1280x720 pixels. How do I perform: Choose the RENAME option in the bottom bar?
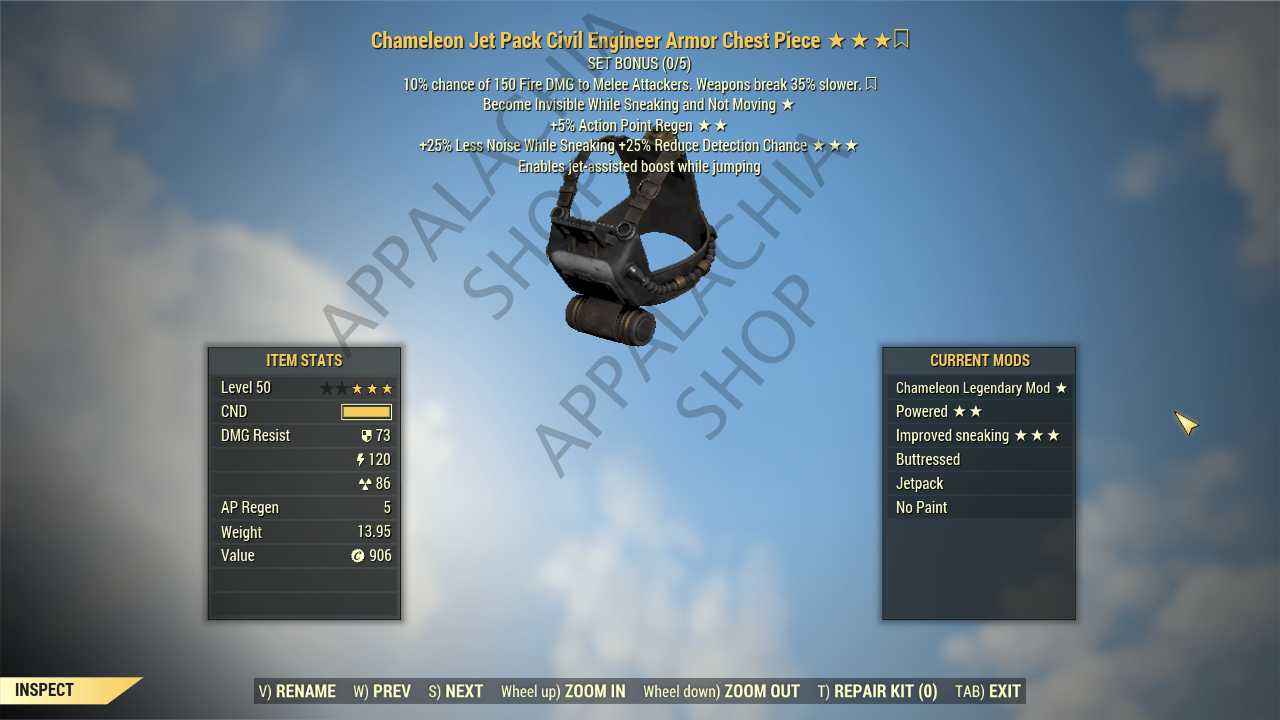click(297, 691)
